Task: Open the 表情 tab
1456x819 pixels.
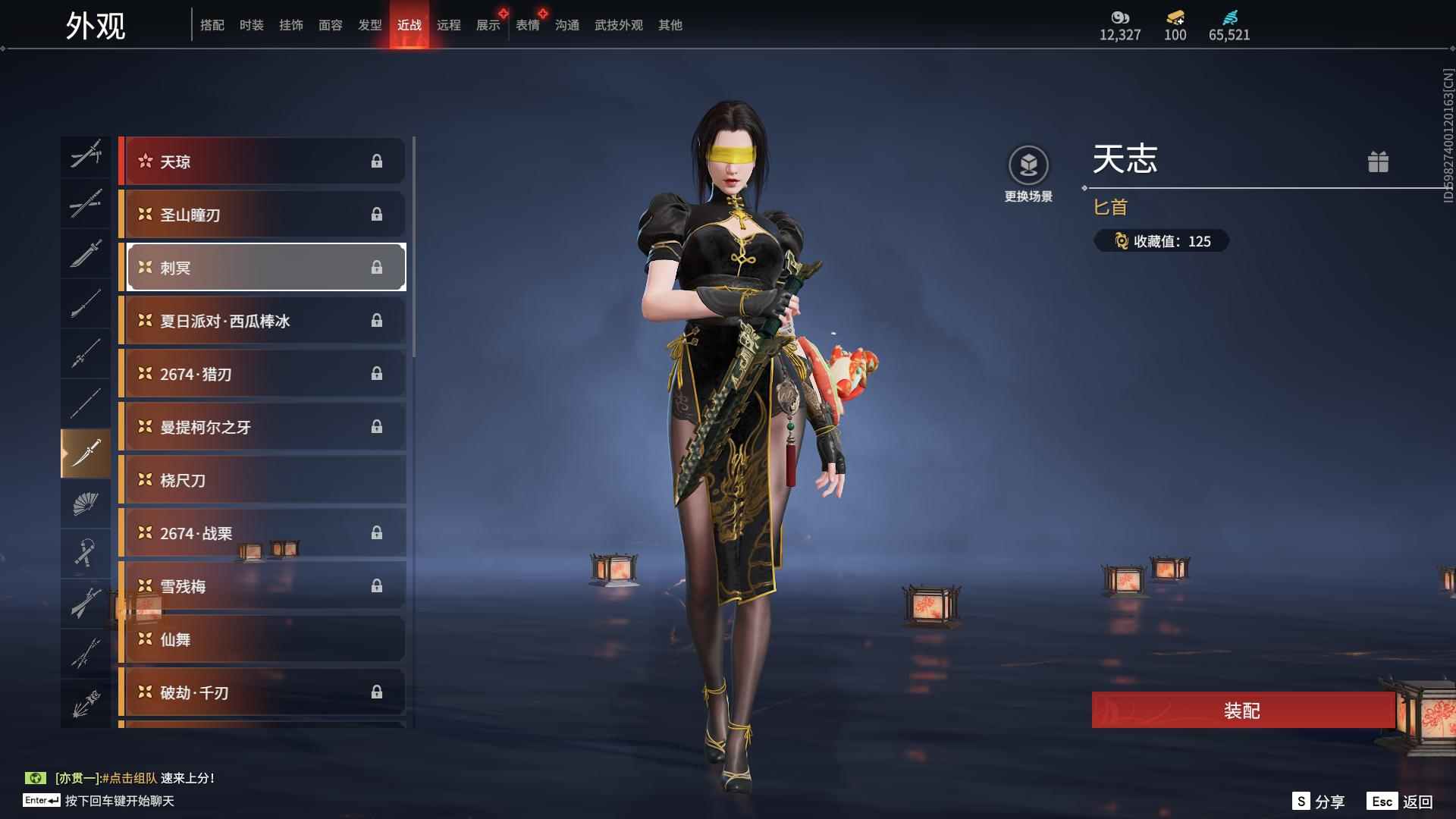Action: (x=528, y=25)
